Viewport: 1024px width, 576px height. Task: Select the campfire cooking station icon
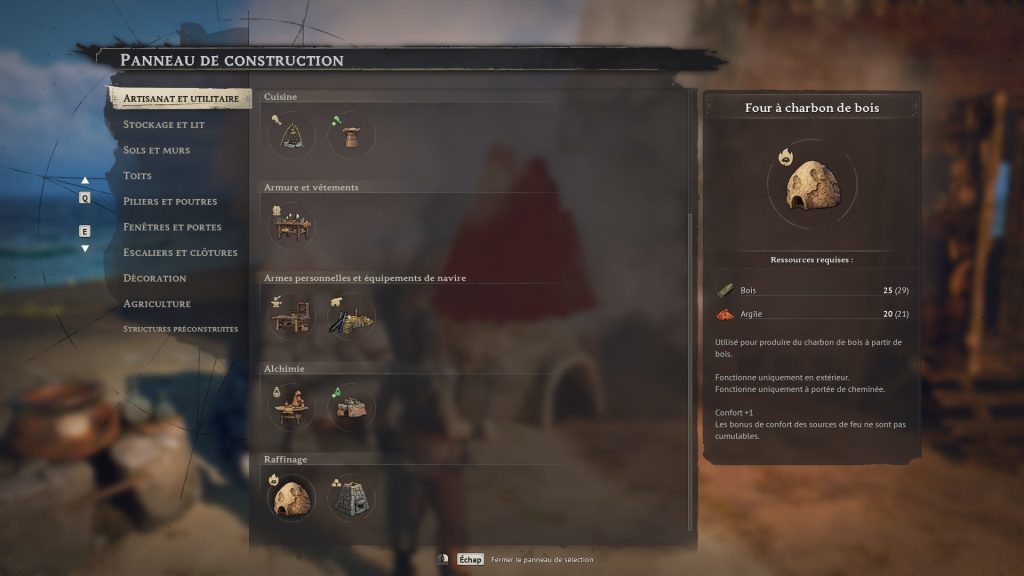291,134
